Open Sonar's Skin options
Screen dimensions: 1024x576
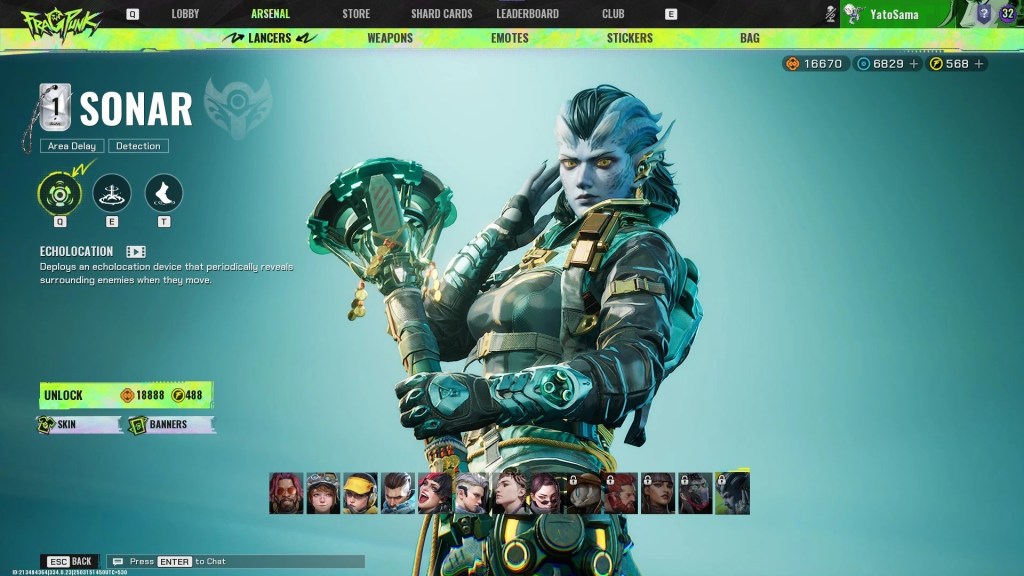point(79,425)
